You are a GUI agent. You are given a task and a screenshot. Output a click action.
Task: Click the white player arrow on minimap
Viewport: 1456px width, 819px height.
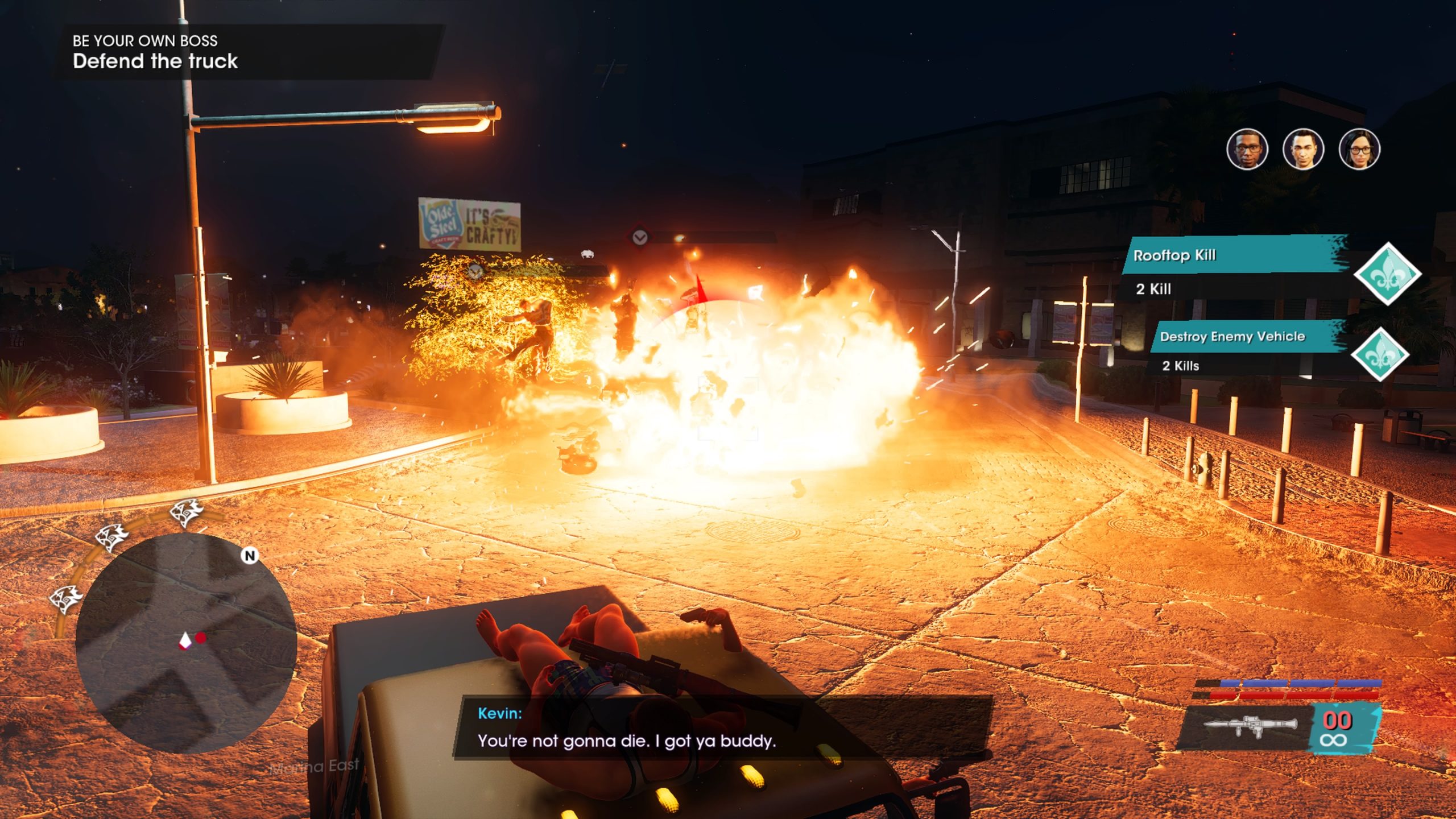click(185, 642)
